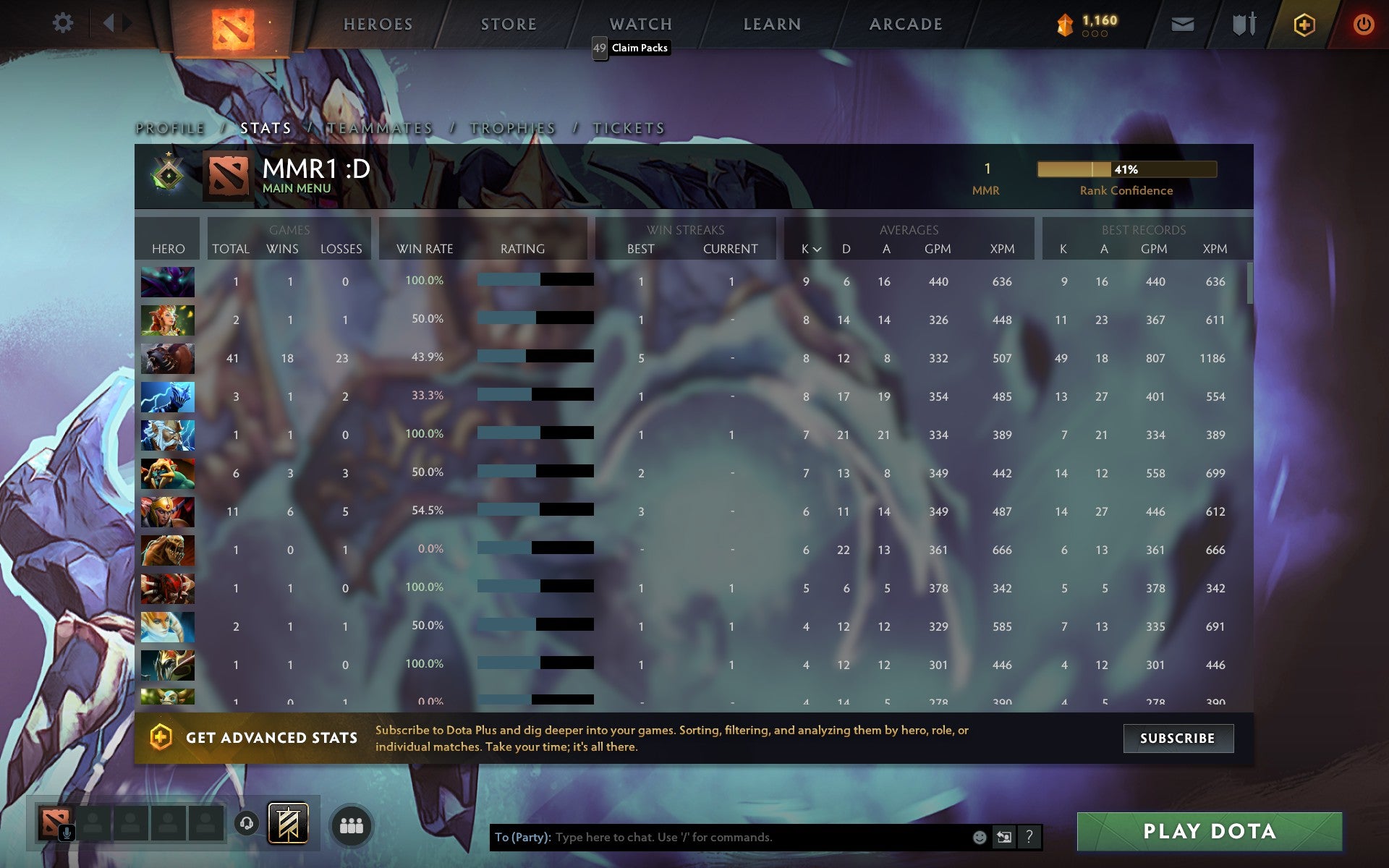The width and height of the screenshot is (1389, 868).
Task: Open the Dota Plus gold plus icon
Action: (1303, 24)
